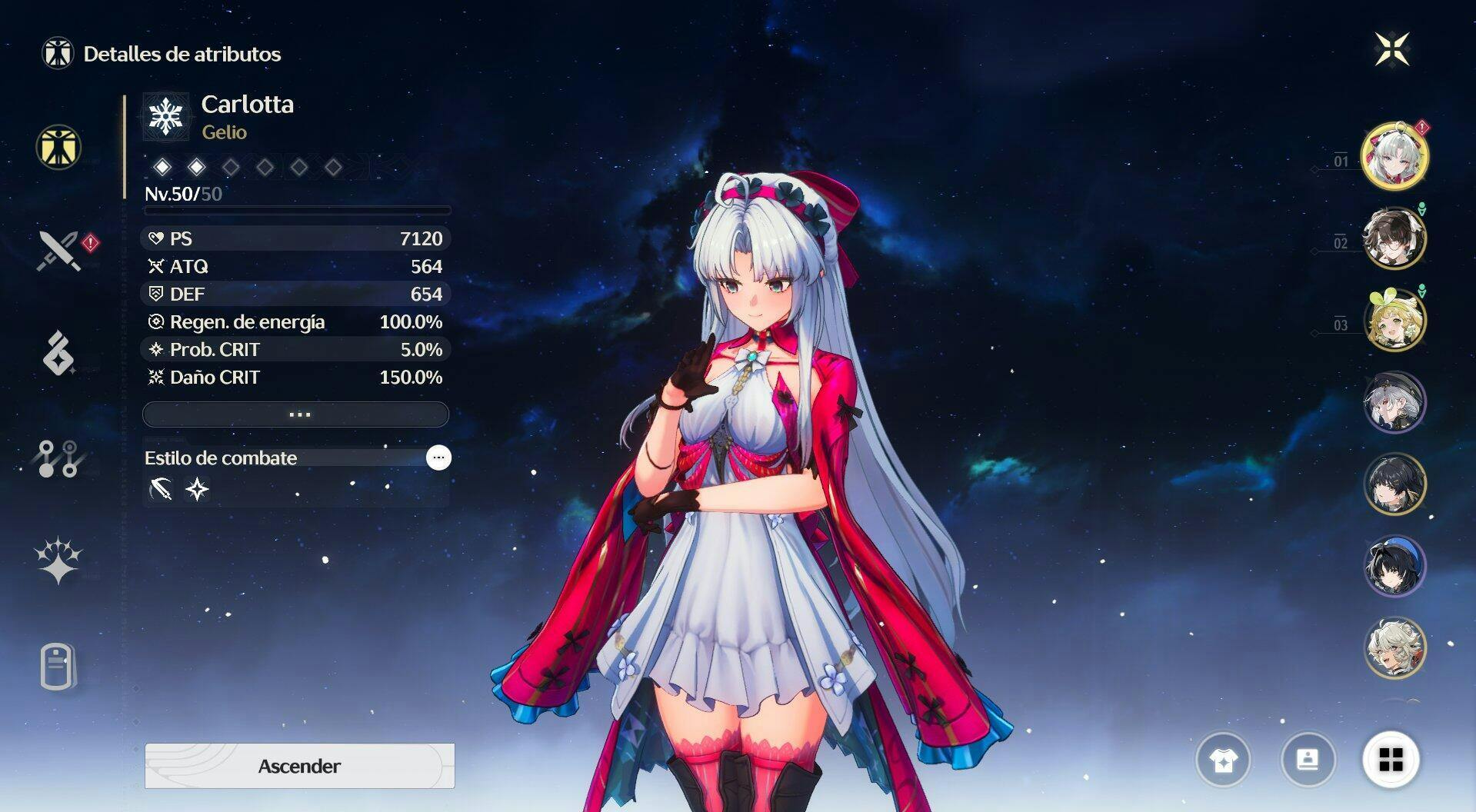Close the attribute details screen

(1391, 50)
